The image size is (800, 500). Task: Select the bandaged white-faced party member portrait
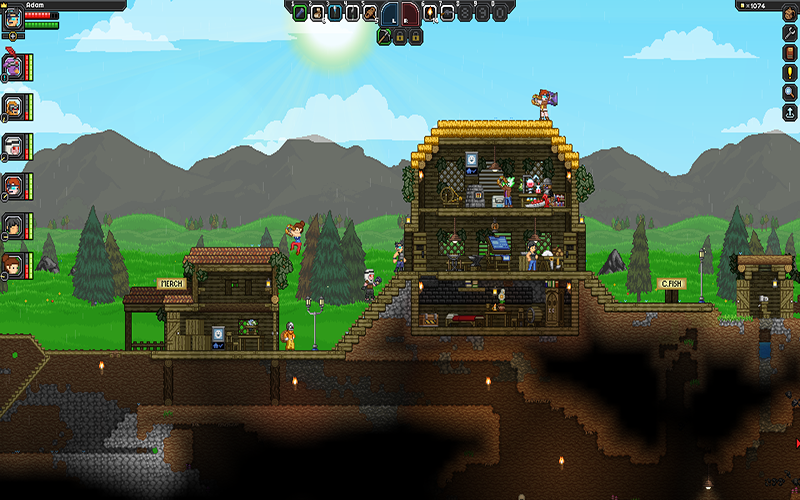coord(13,145)
